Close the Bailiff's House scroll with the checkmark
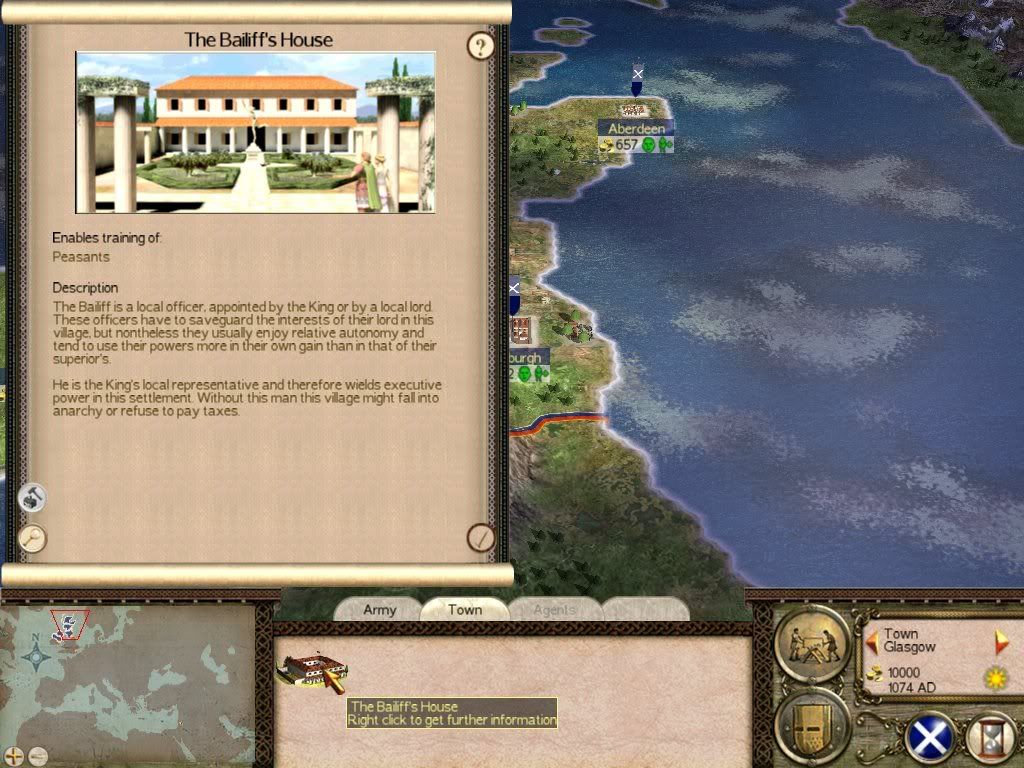This screenshot has width=1024, height=768. (x=481, y=538)
